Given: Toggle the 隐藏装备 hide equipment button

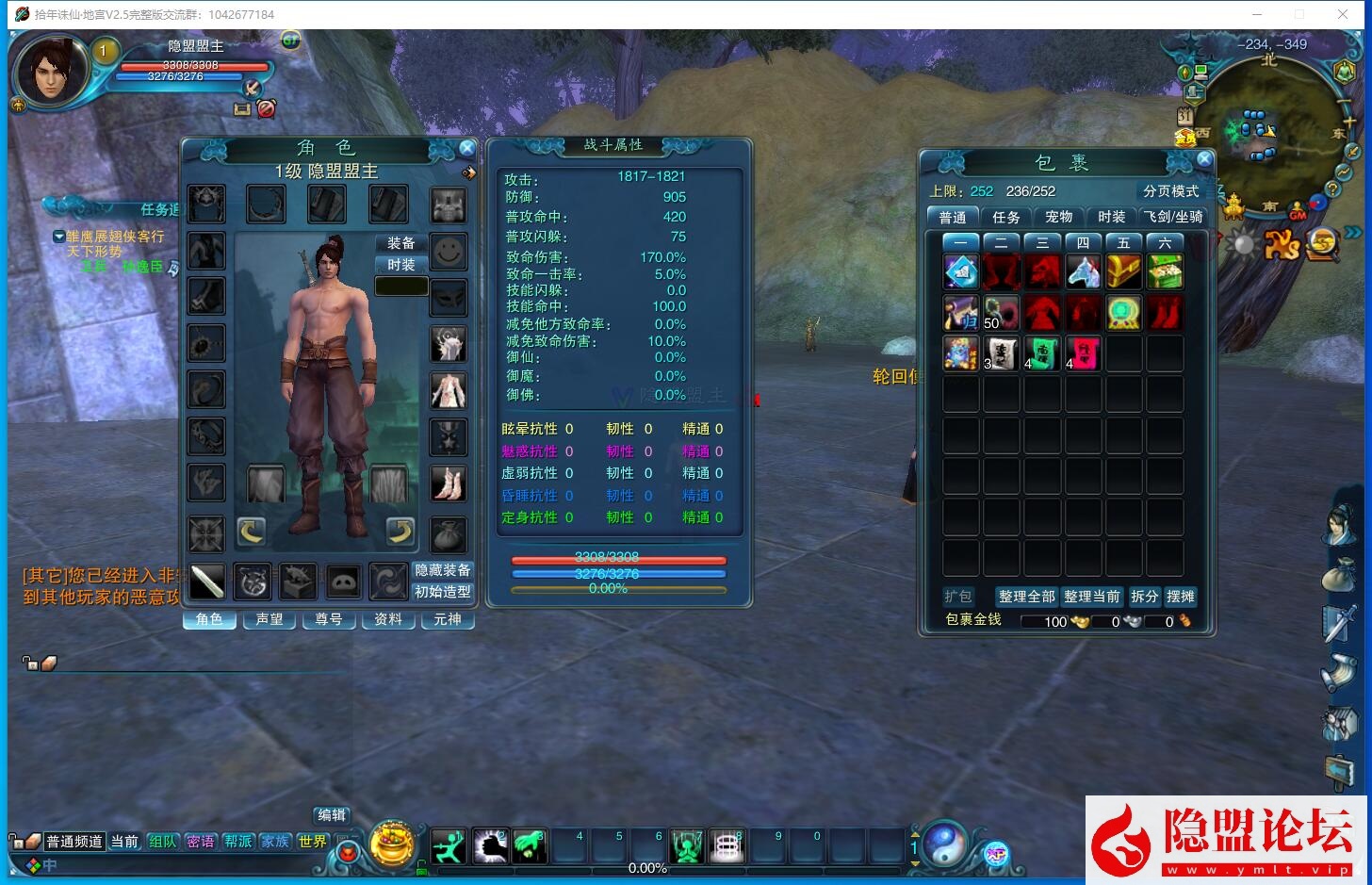Looking at the screenshot, I should 443,570.
